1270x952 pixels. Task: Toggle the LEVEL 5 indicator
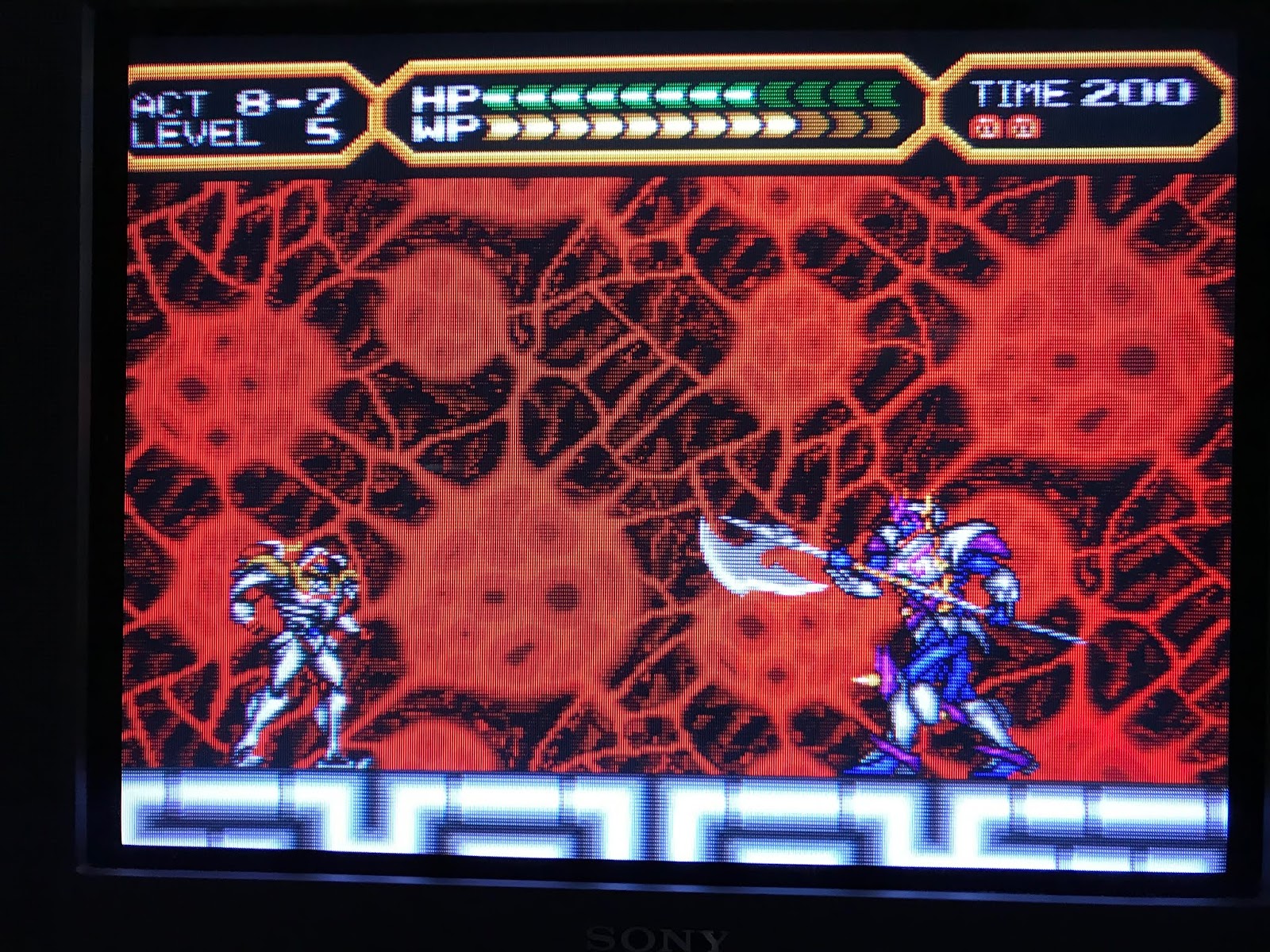click(x=238, y=133)
